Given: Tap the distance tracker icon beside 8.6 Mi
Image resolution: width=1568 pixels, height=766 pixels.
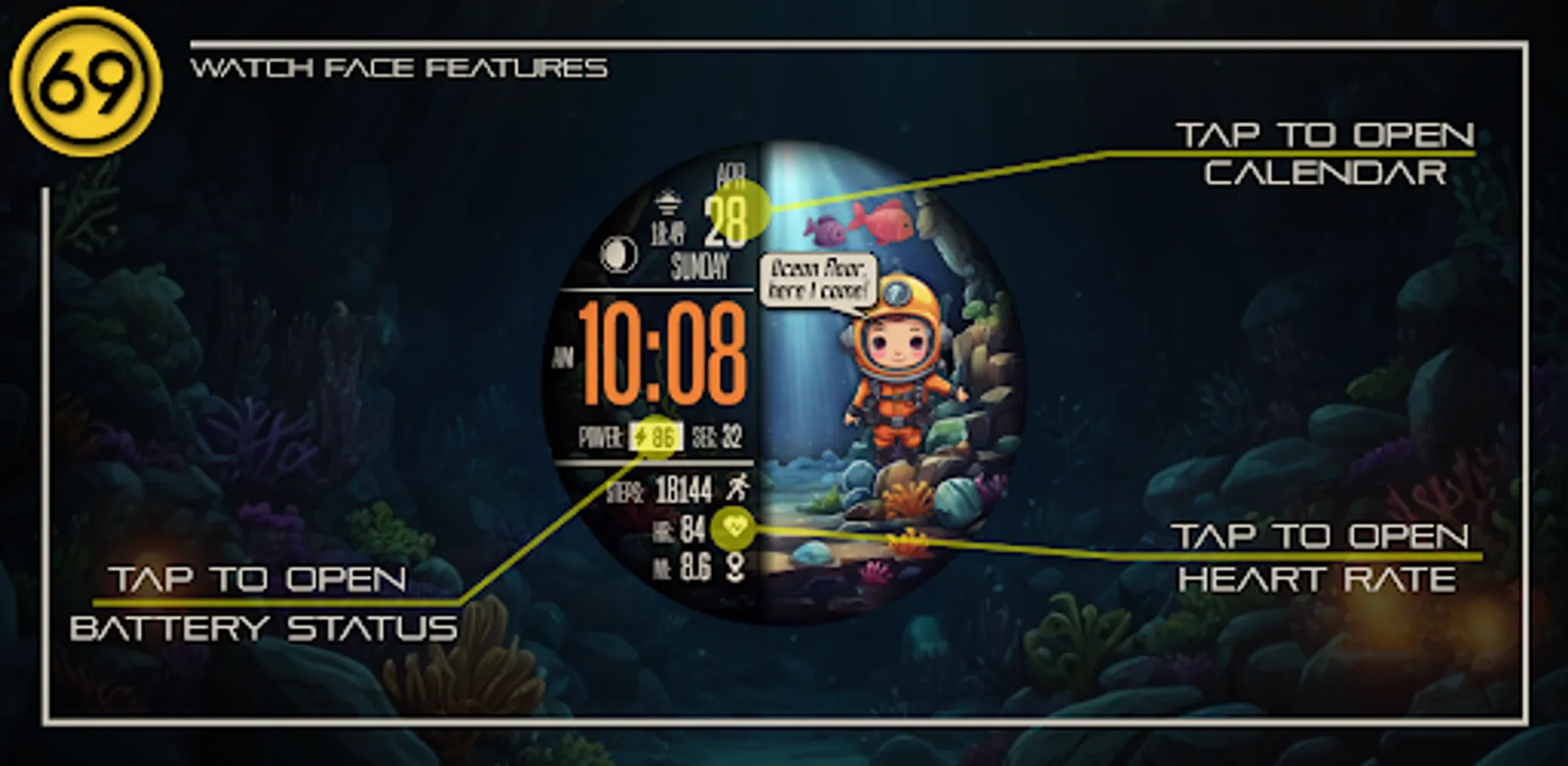Looking at the screenshot, I should click(734, 566).
